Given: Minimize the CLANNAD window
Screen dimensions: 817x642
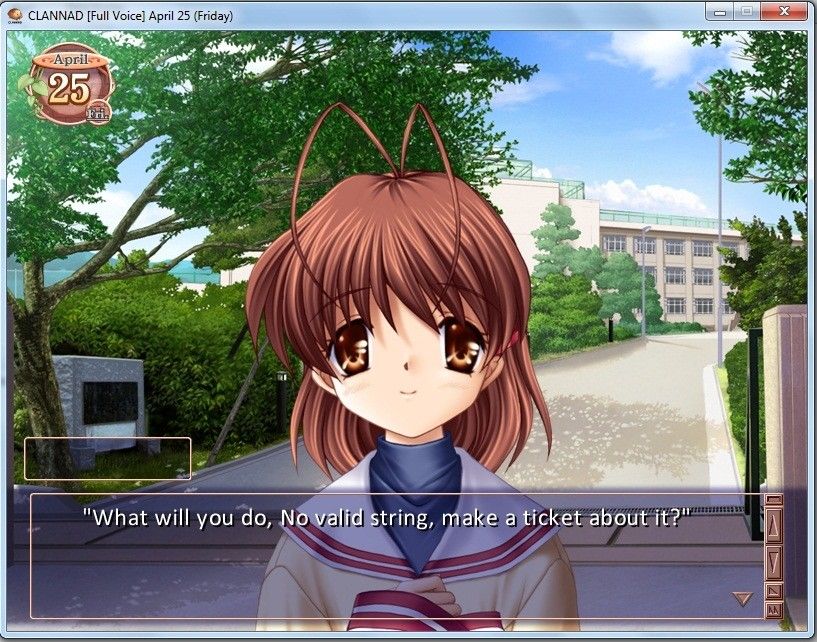Looking at the screenshot, I should (x=718, y=11).
